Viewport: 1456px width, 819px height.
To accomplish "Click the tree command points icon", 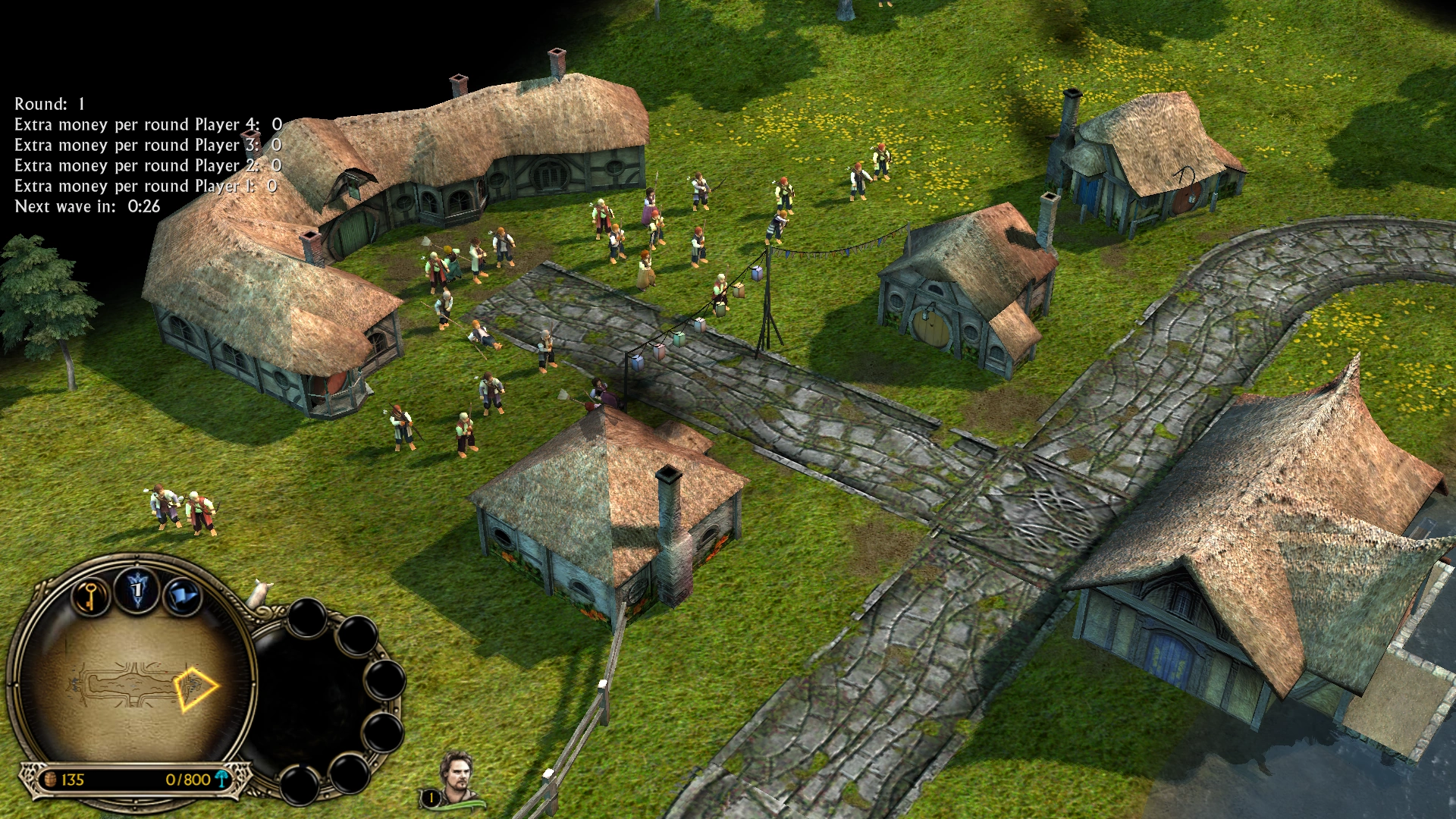I will [x=221, y=779].
